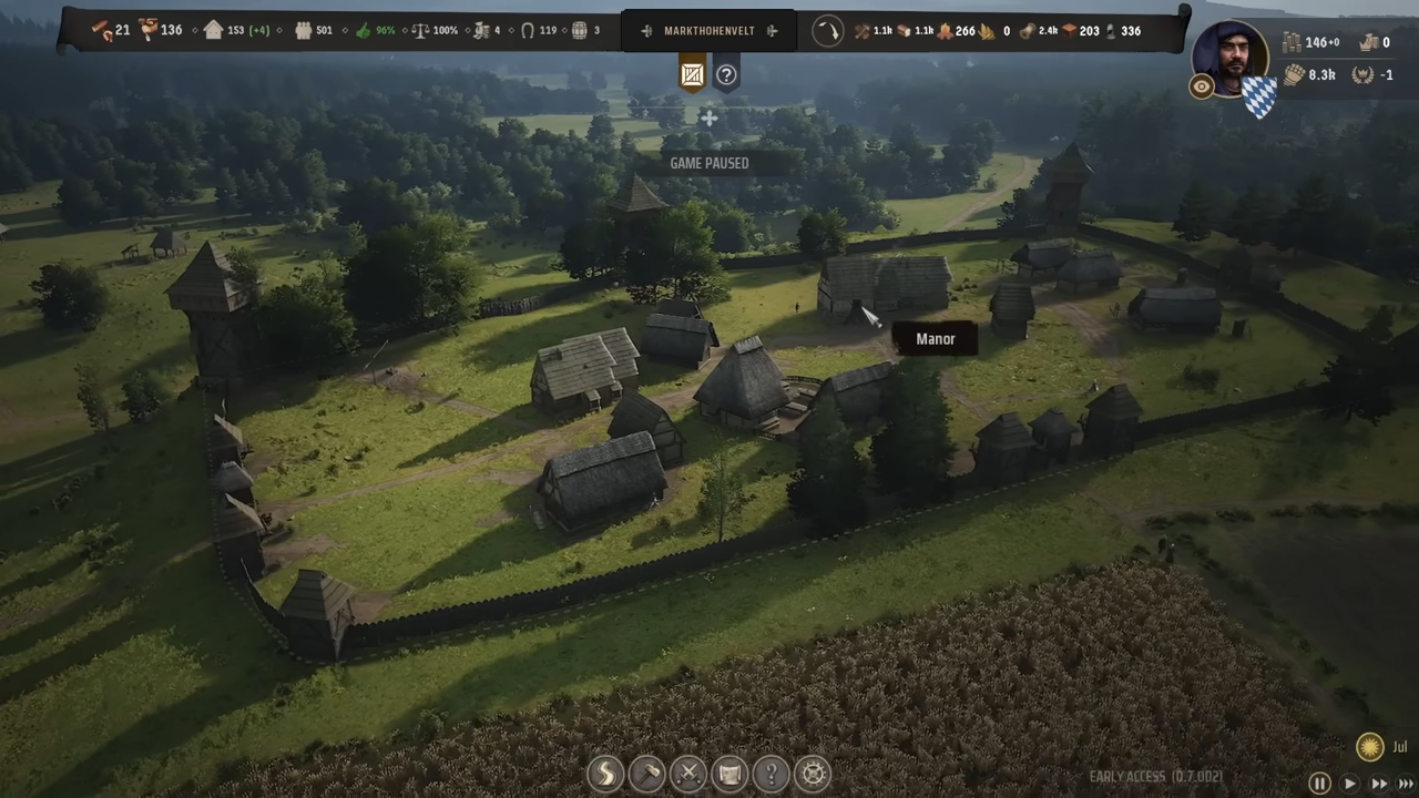Click the Markthohenvelt town name plate
The width and height of the screenshot is (1419, 798).
pos(708,31)
